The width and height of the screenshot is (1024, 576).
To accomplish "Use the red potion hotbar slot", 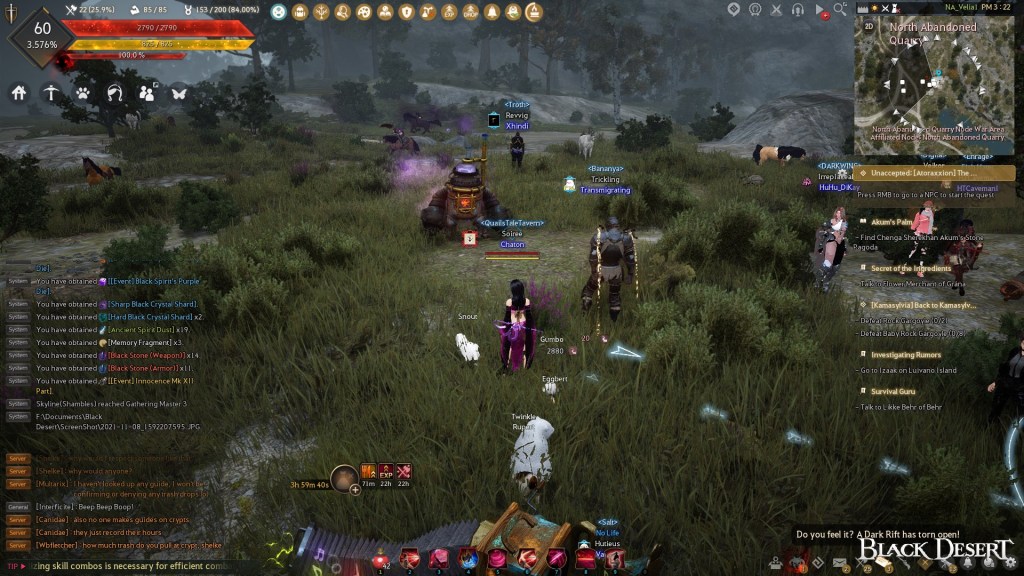I will coord(383,559).
